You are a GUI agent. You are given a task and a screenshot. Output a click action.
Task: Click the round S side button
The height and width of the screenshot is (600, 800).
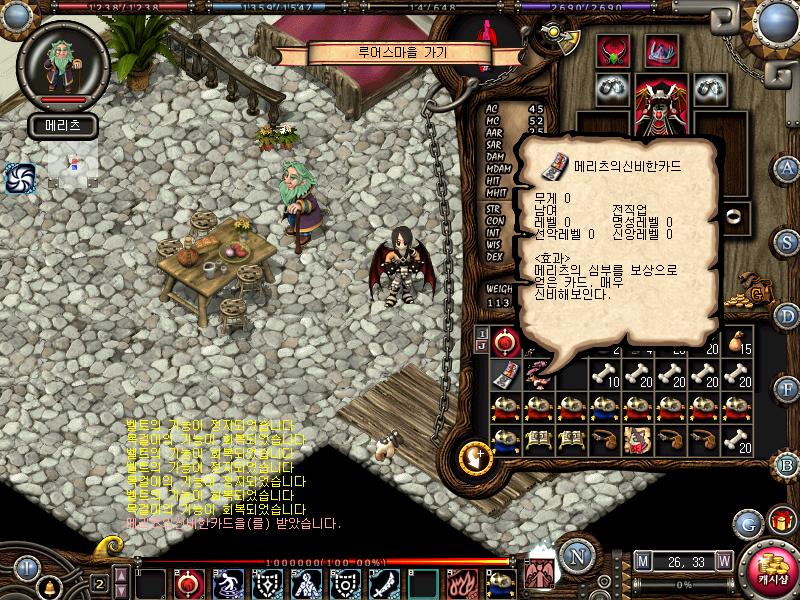click(787, 242)
